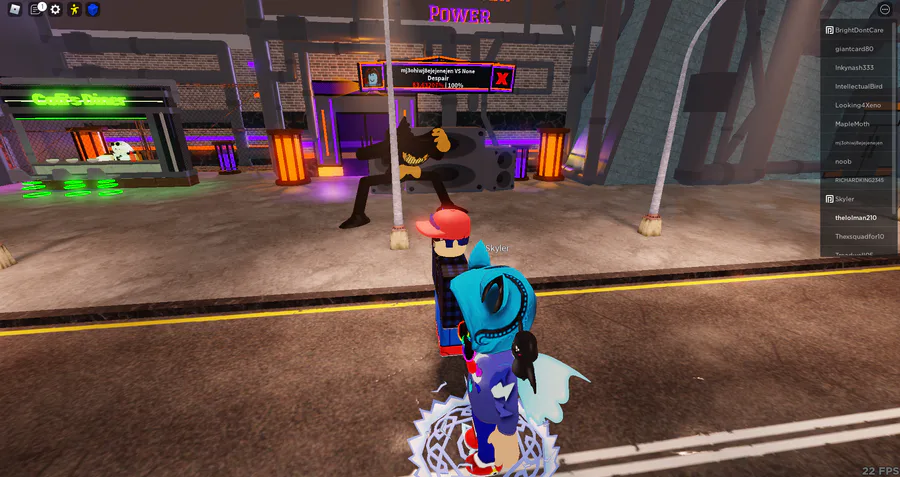Select the player named noob

click(844, 161)
